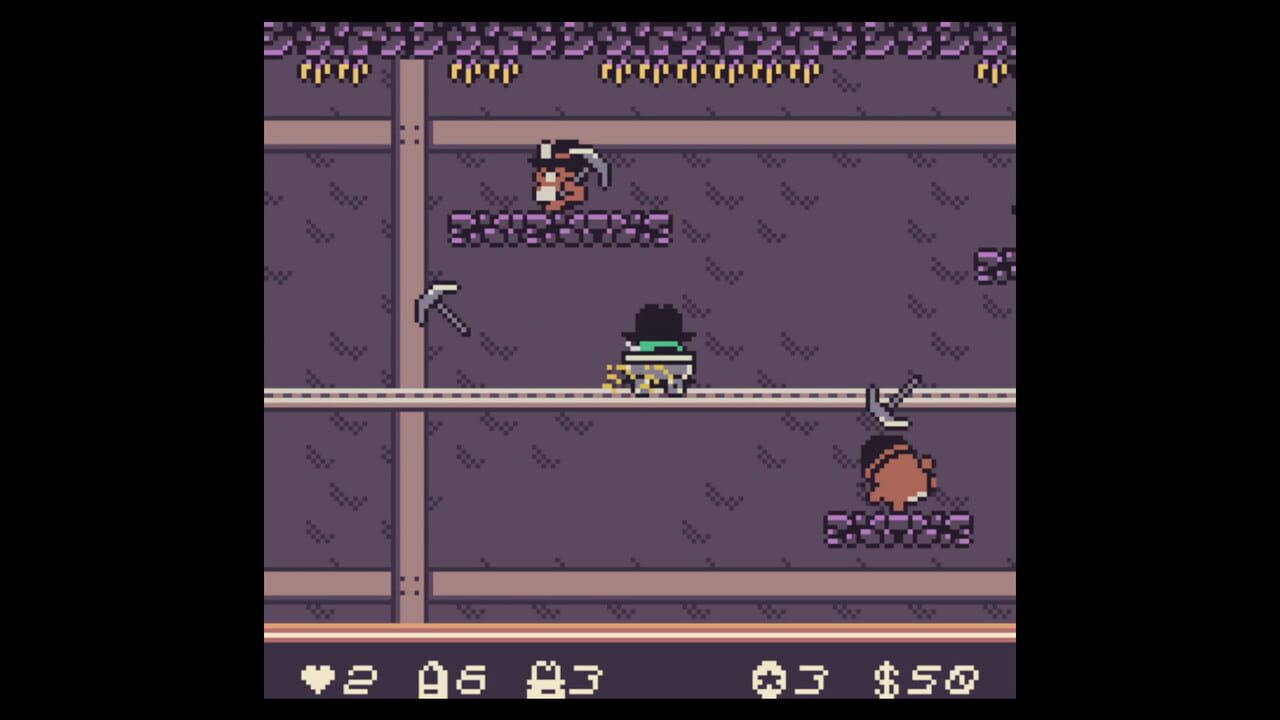Select the miner counter icon showing 6
The image size is (1280, 720).
[435, 680]
